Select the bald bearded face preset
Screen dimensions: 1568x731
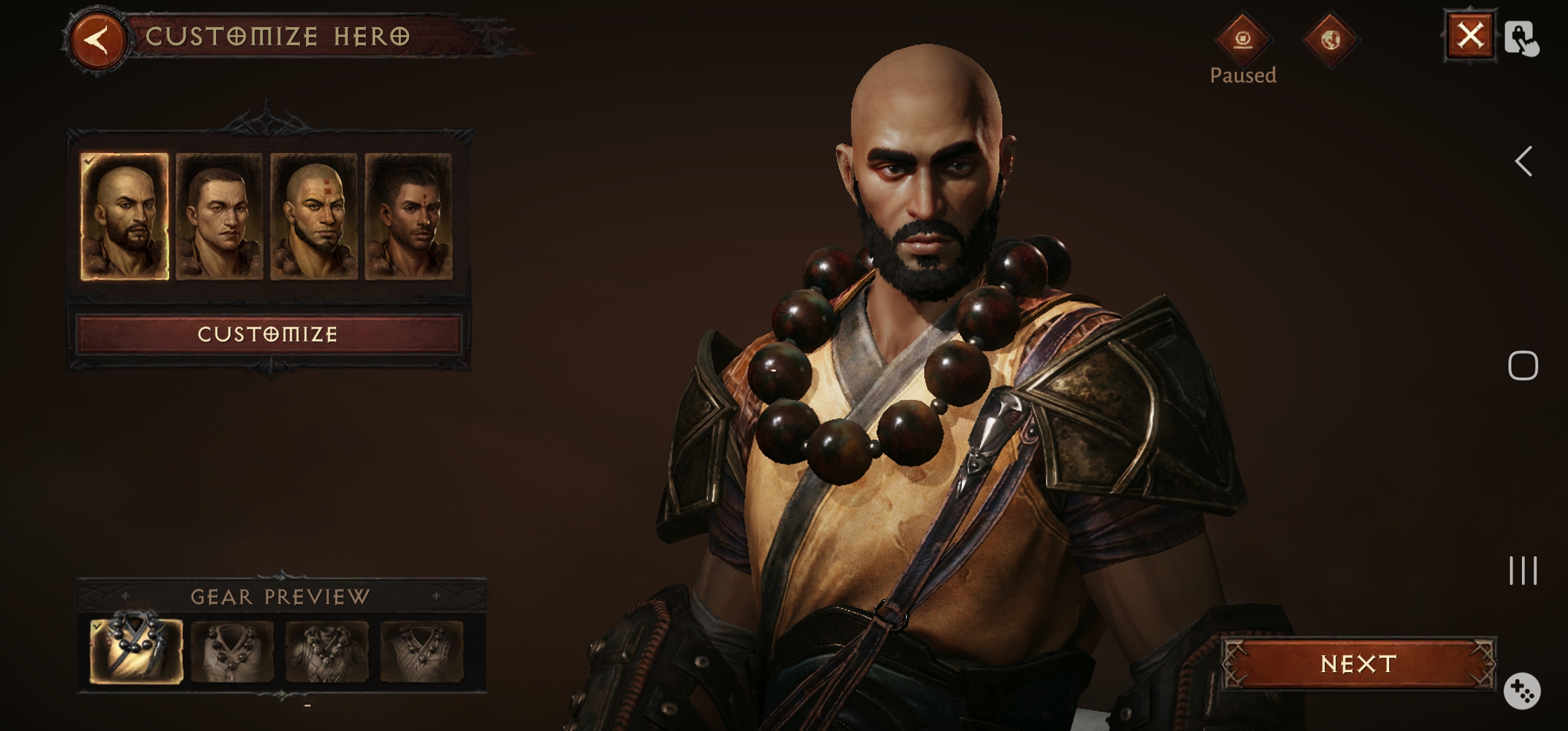(125, 217)
